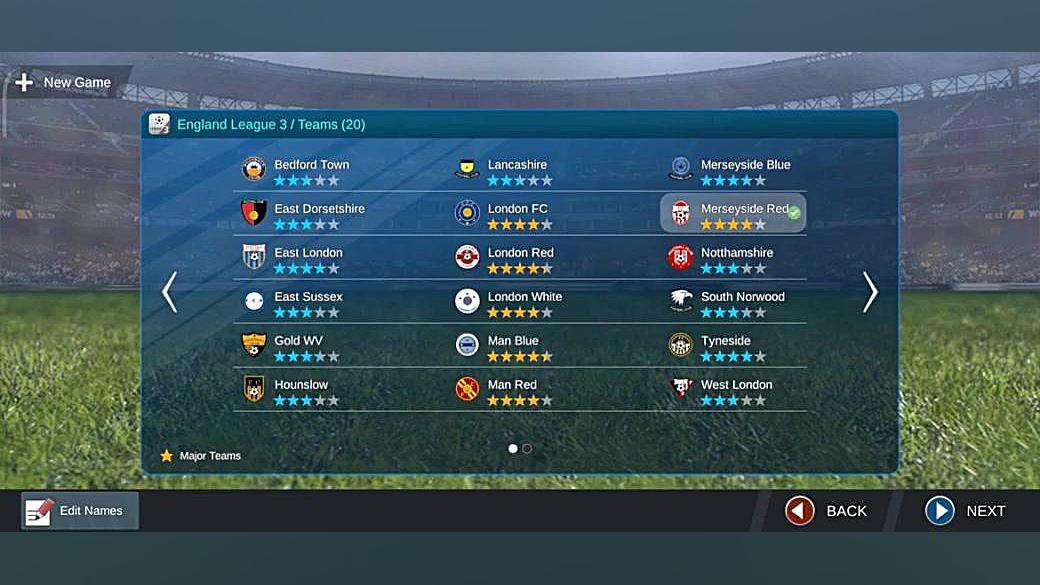This screenshot has width=1040, height=585.
Task: Choose the Gold WV team
Action: 298,347
